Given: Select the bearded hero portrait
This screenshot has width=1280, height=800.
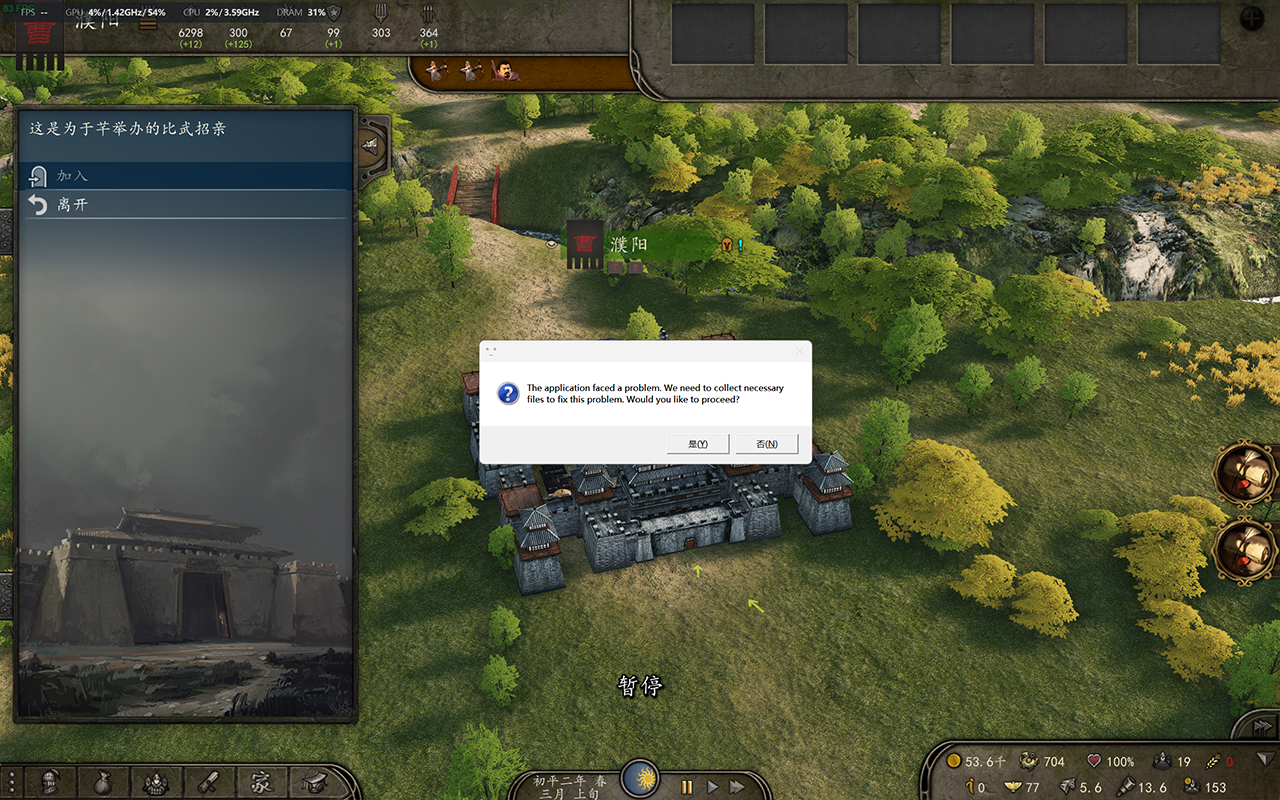Looking at the screenshot, I should coord(506,71).
